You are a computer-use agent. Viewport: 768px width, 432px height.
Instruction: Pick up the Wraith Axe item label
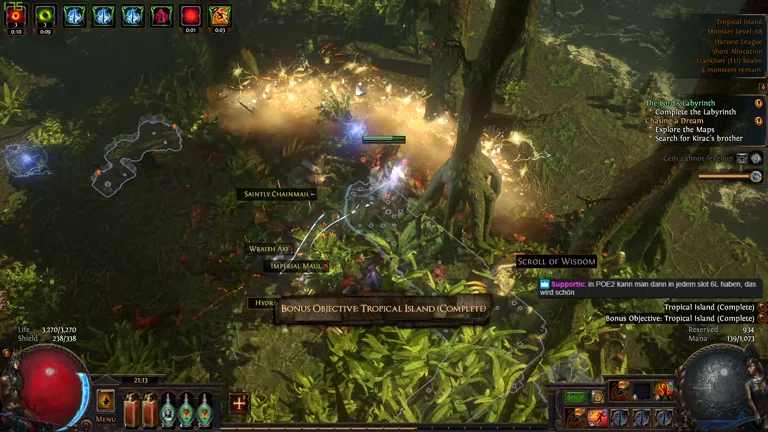pos(268,248)
